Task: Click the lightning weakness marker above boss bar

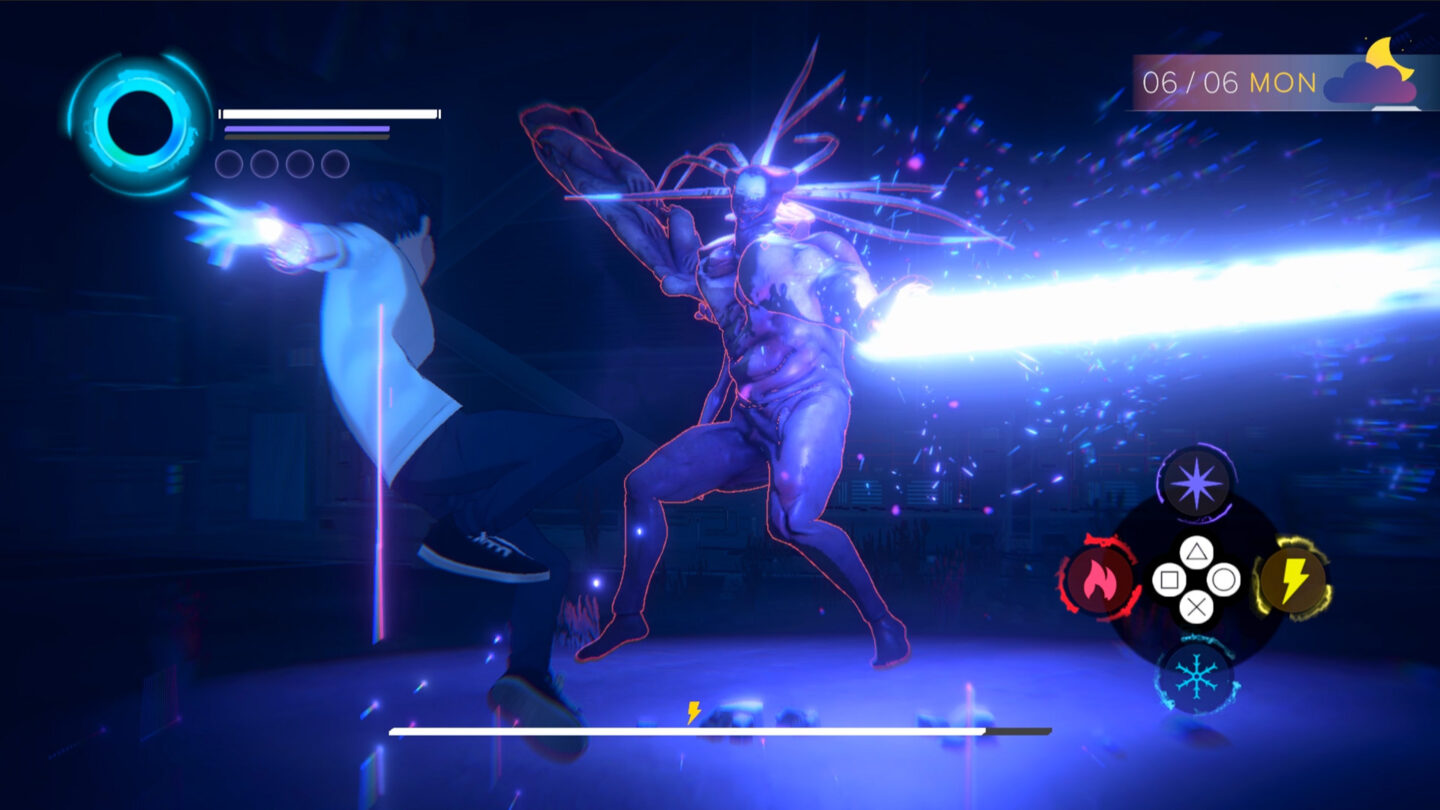Action: [x=694, y=713]
